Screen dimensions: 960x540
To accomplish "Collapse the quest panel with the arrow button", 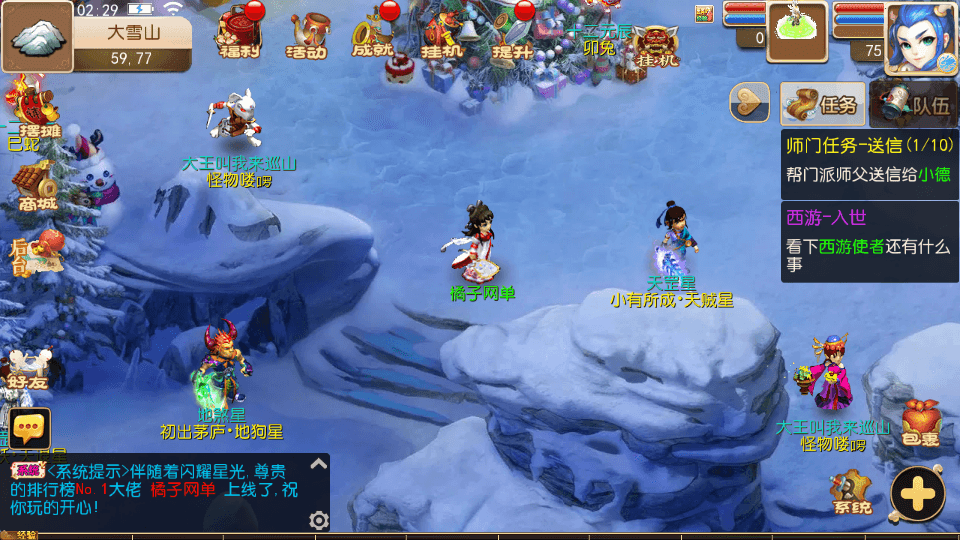I will 750,103.
